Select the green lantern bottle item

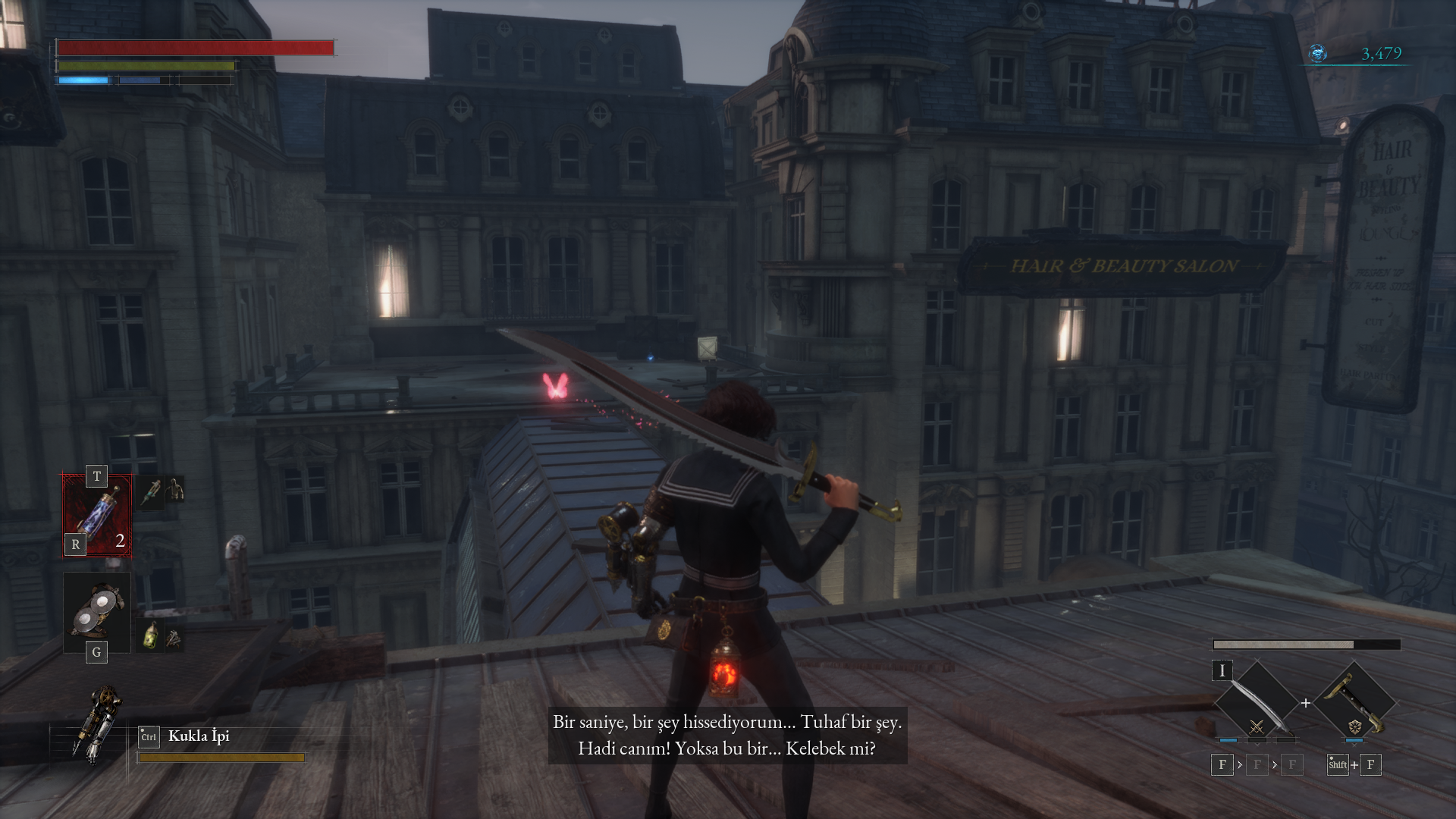coord(152,635)
